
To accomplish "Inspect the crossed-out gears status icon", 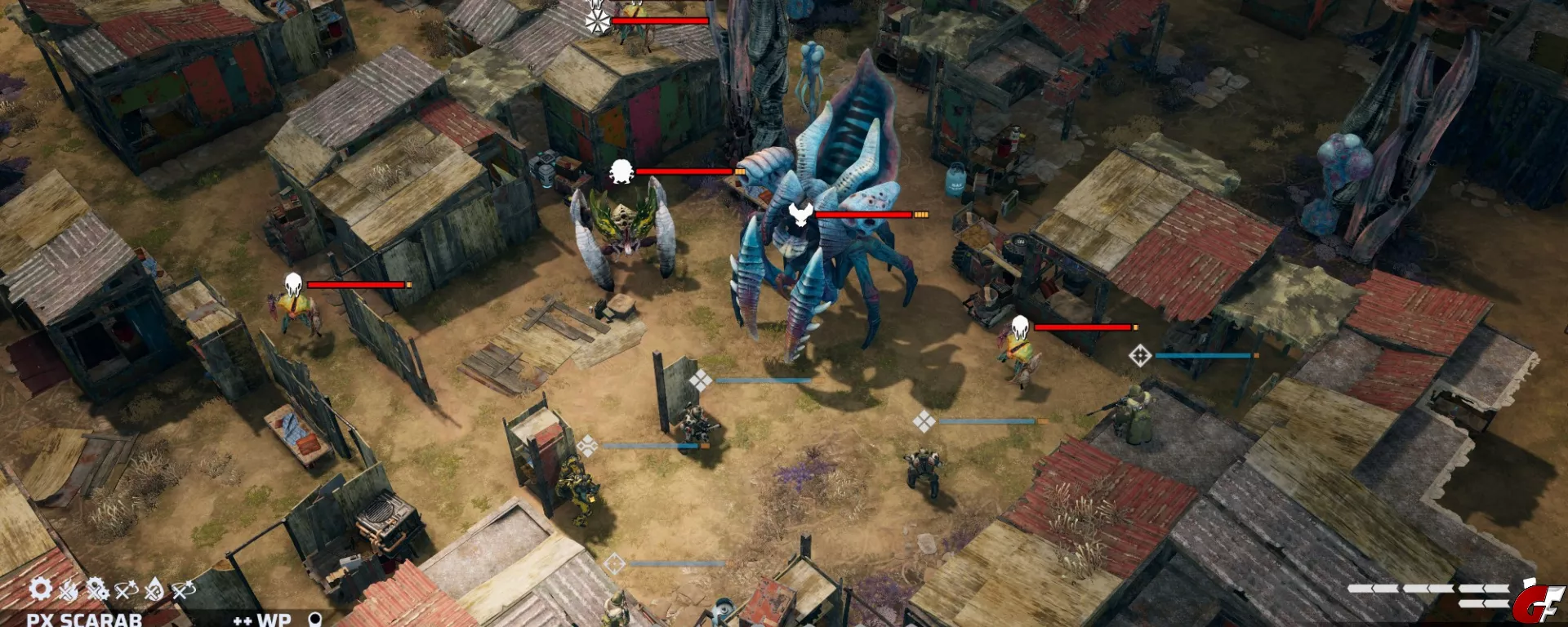I will tap(97, 589).
